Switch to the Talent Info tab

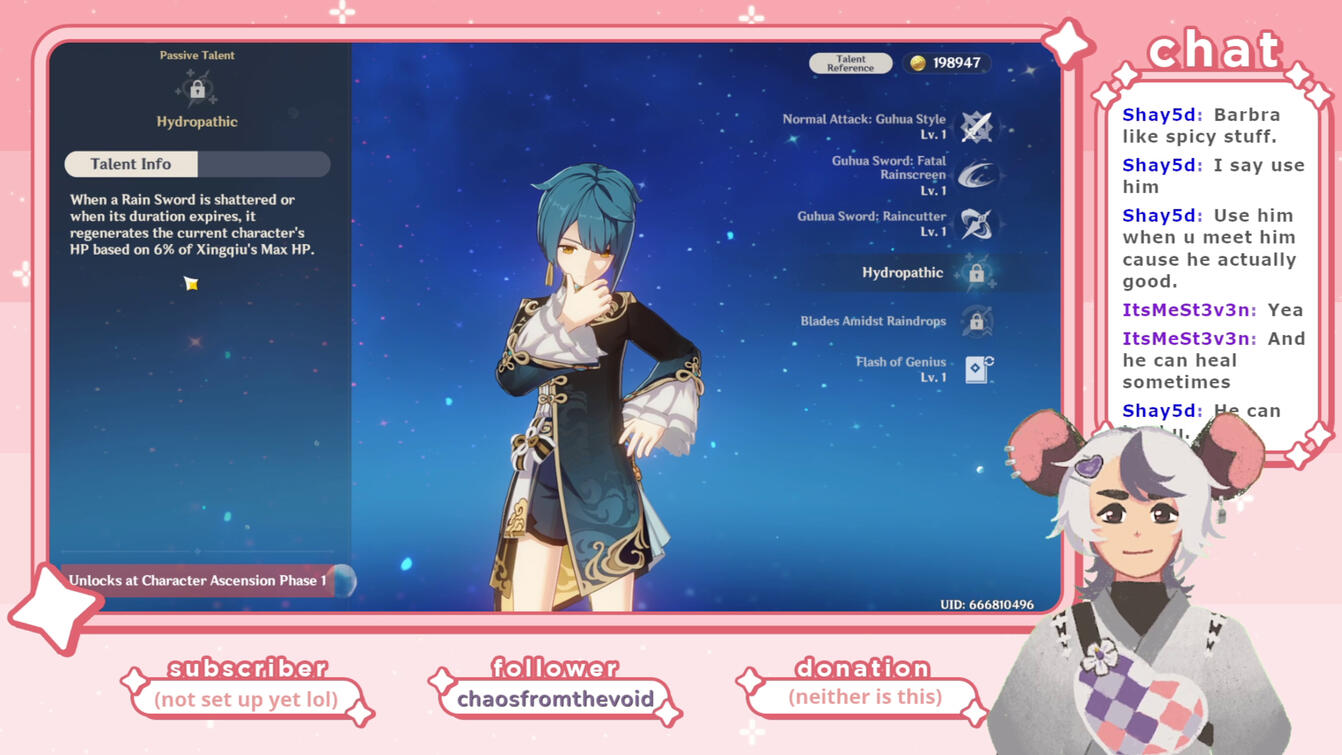click(131, 163)
